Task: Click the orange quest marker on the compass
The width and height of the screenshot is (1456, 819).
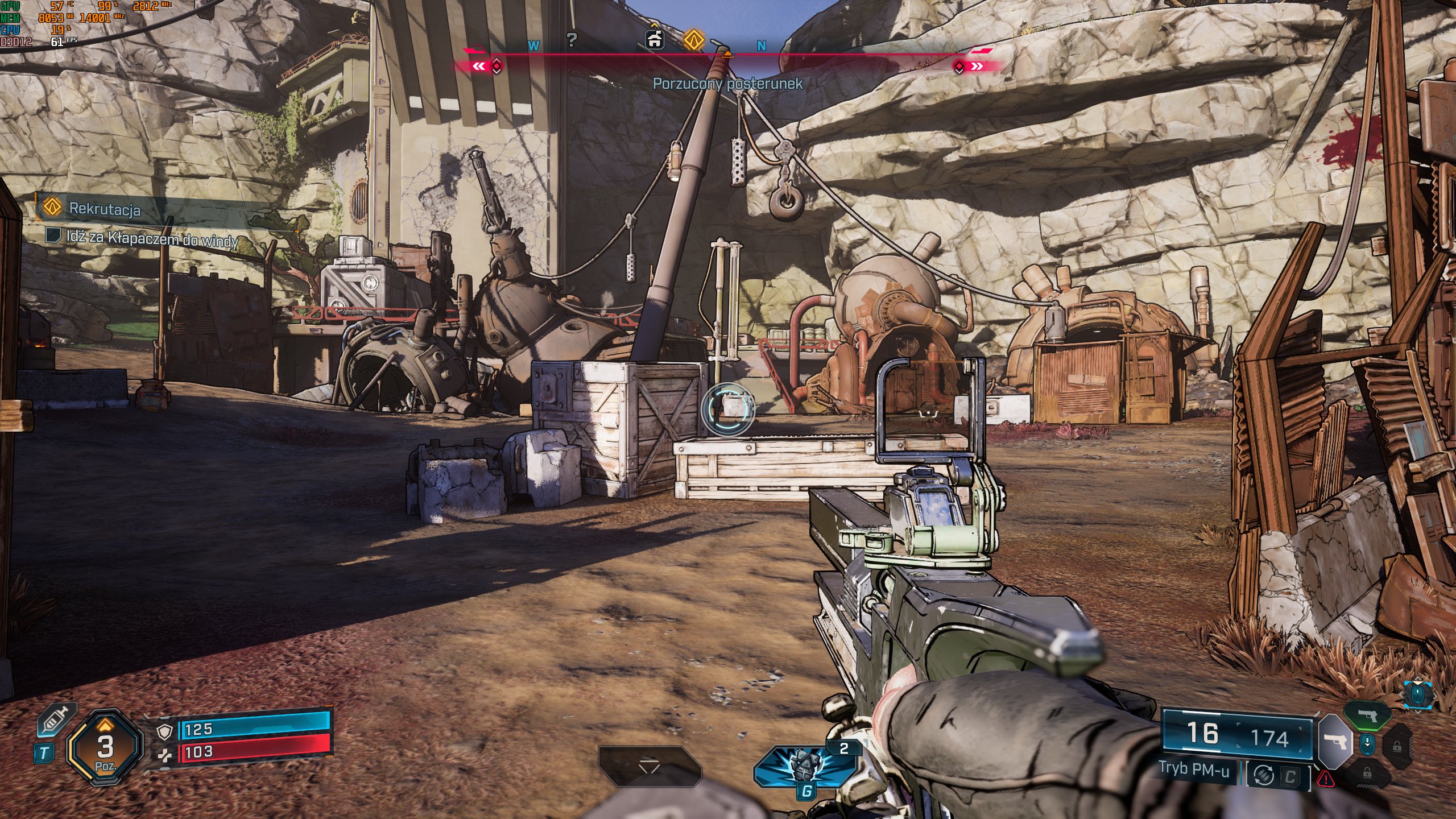Action: (693, 40)
